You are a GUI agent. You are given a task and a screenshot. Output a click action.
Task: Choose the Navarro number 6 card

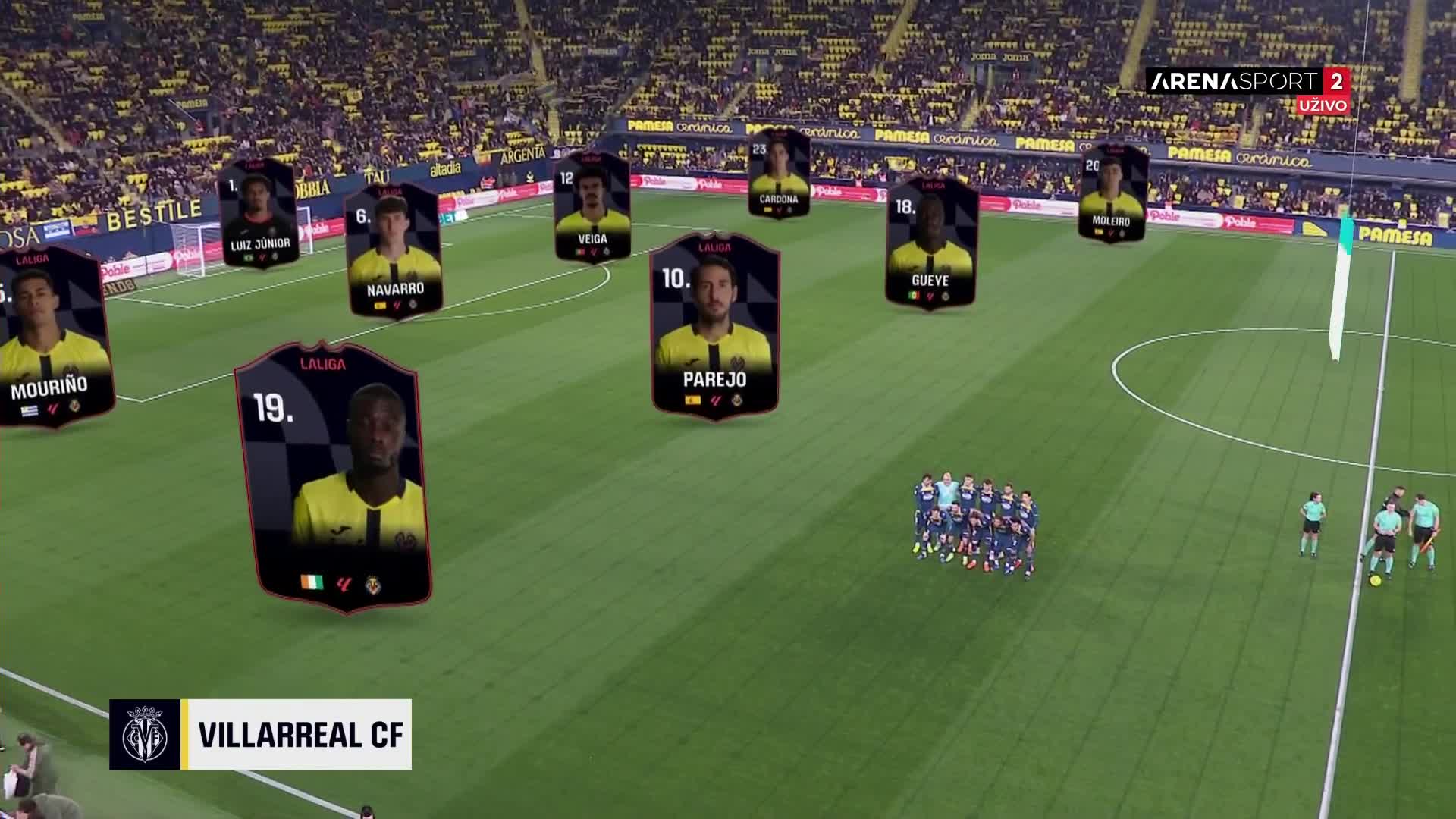pos(394,250)
